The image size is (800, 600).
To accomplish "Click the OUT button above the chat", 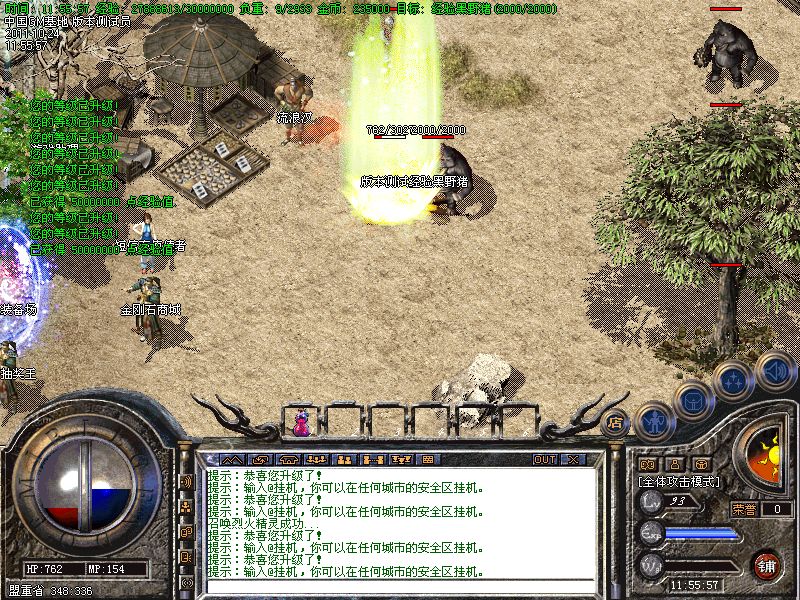I will pos(544,460).
